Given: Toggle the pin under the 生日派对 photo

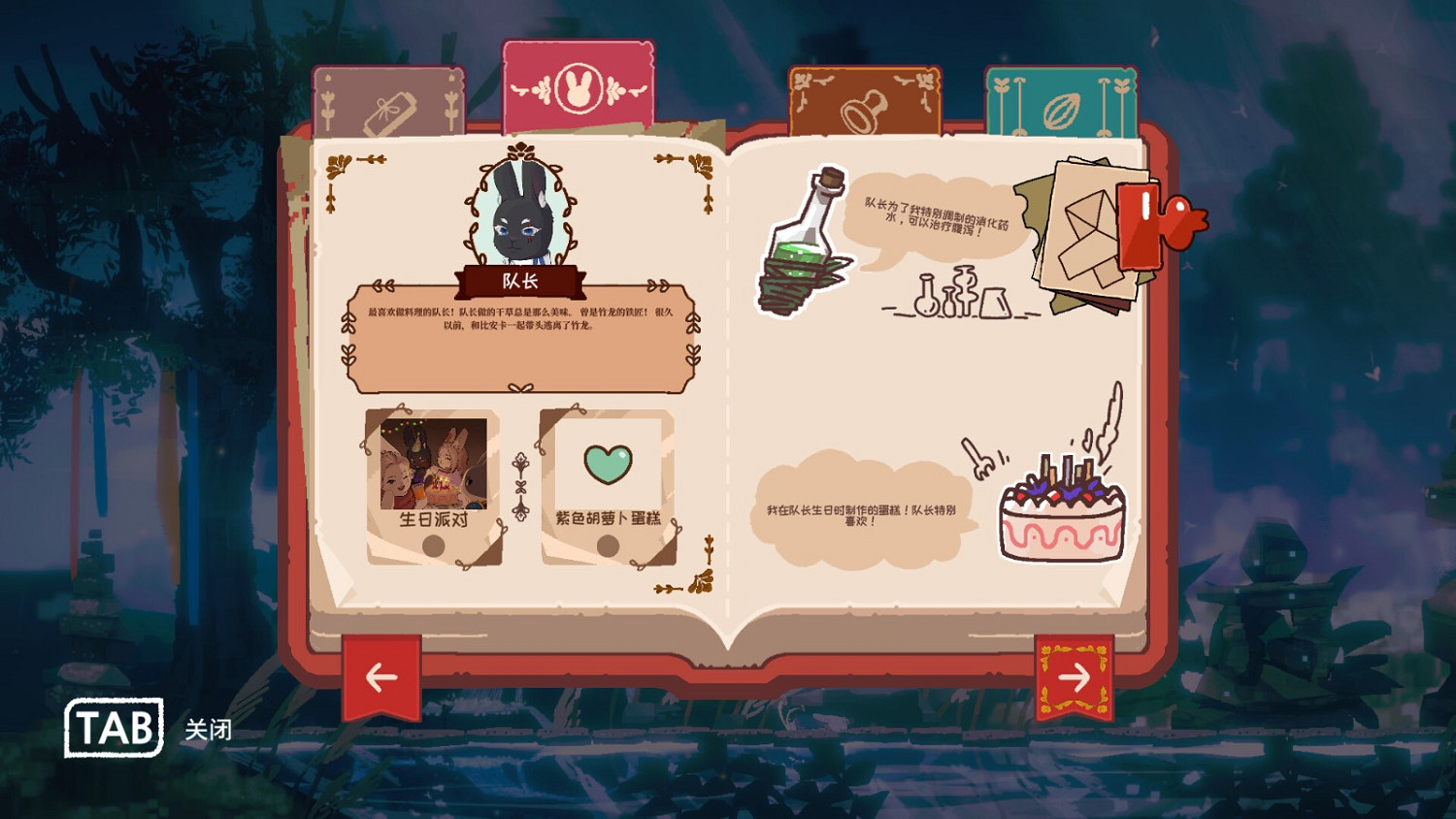Looking at the screenshot, I should [x=434, y=545].
